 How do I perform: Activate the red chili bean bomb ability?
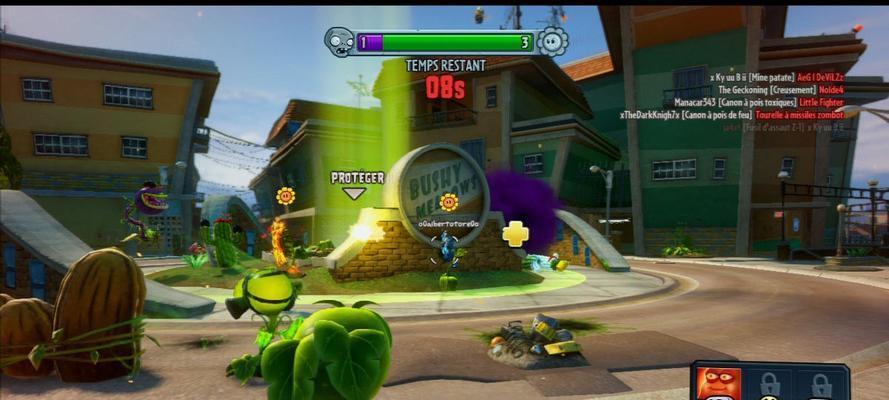click(712, 383)
